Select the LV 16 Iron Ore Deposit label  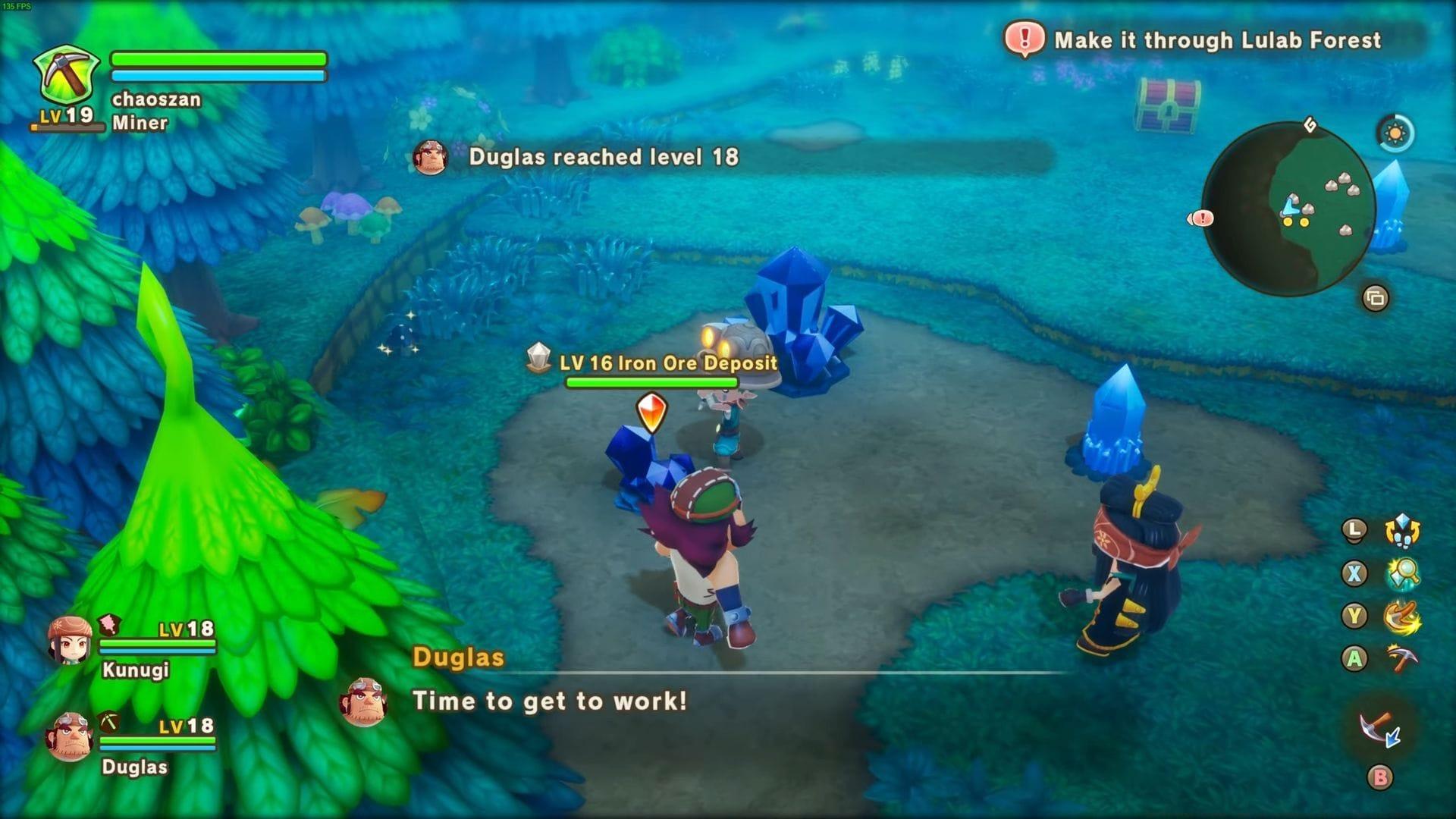(667, 363)
